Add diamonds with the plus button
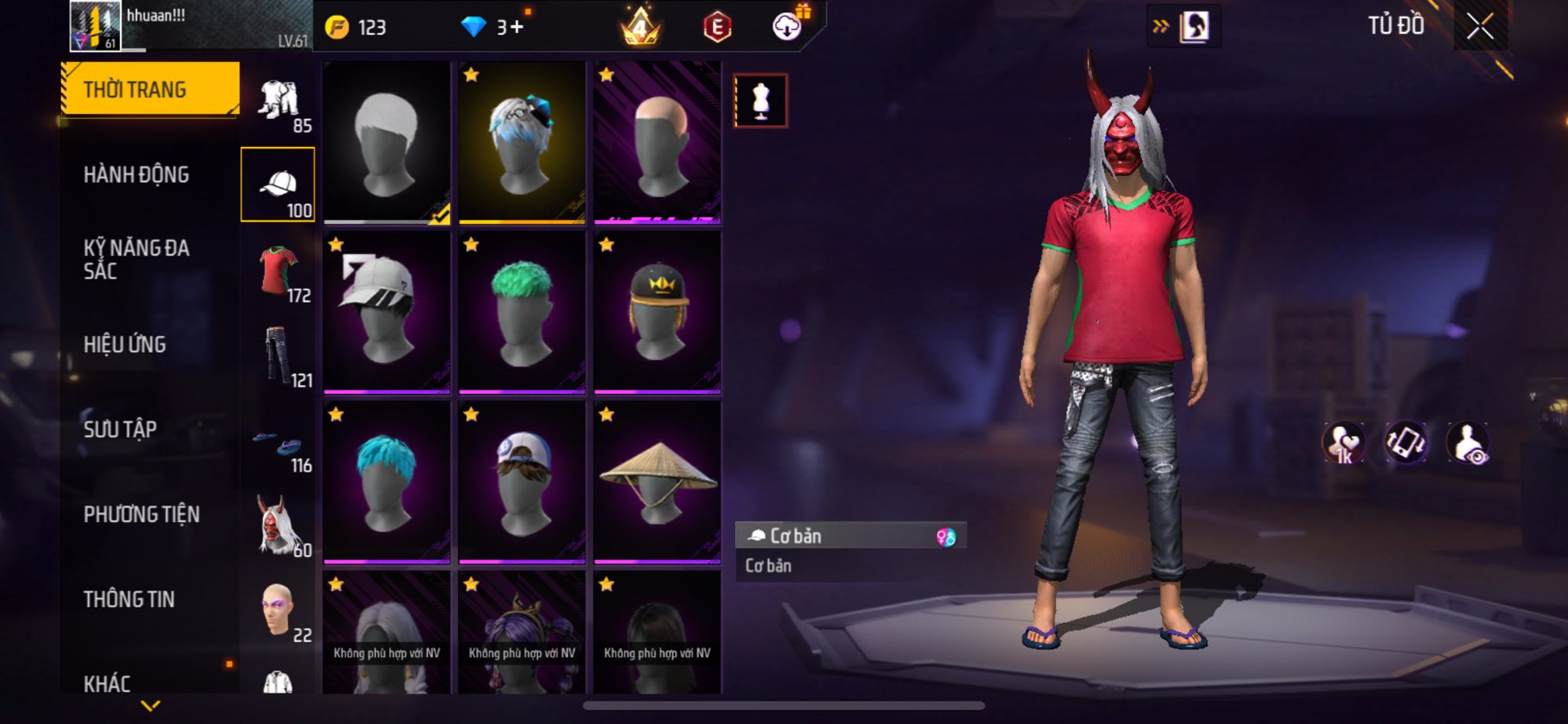 click(517, 28)
